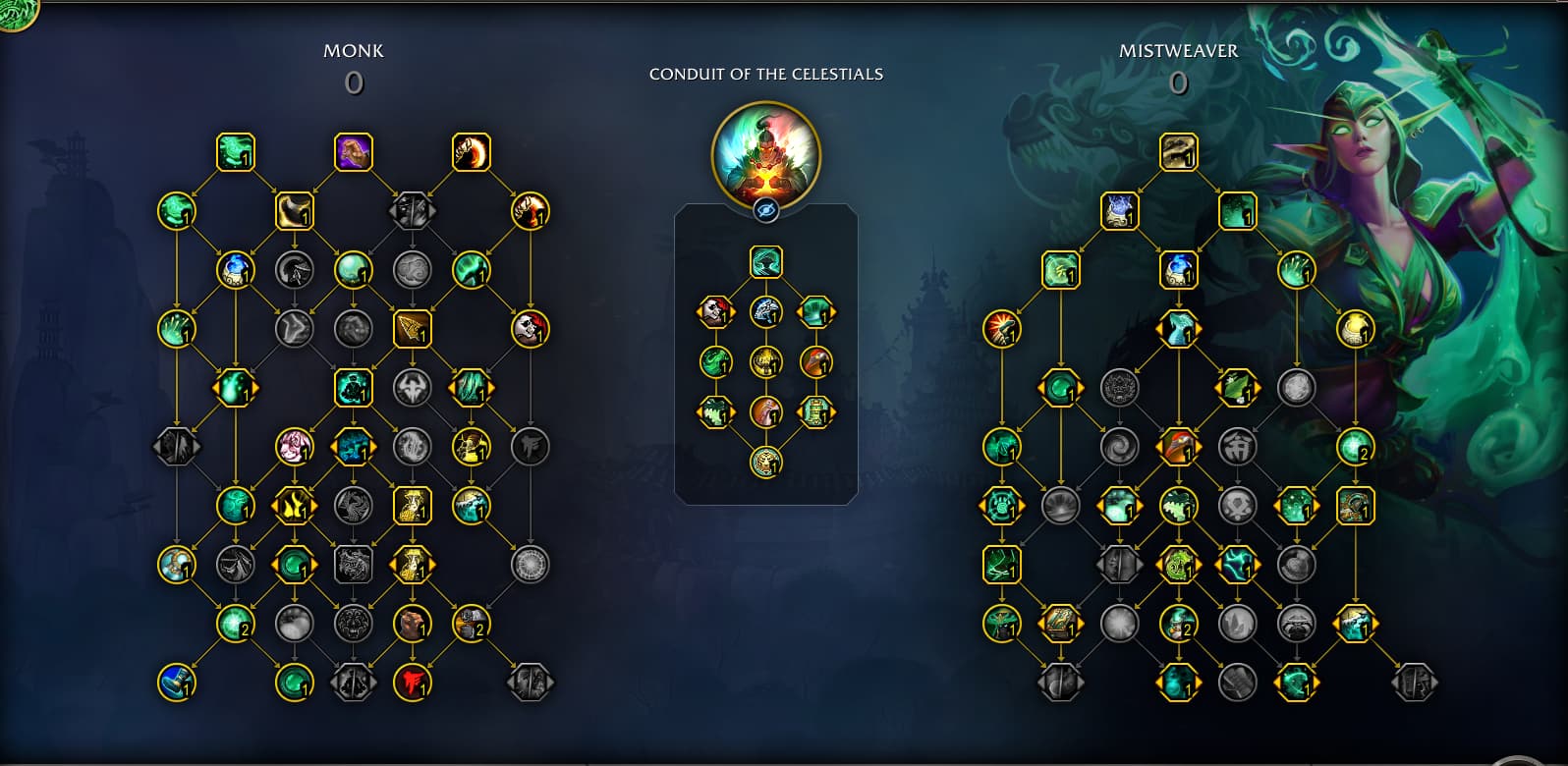Choose the white tiger hero talent
This screenshot has width=1568, height=766.
766,312
